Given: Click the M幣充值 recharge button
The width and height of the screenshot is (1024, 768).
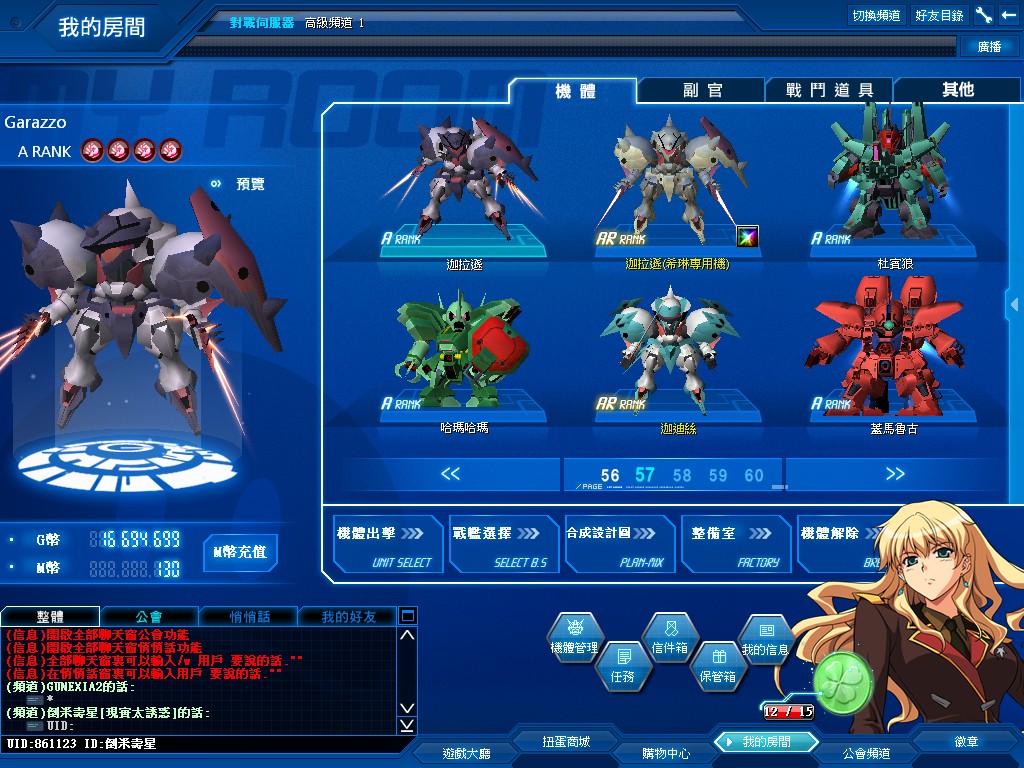Looking at the screenshot, I should (x=240, y=552).
